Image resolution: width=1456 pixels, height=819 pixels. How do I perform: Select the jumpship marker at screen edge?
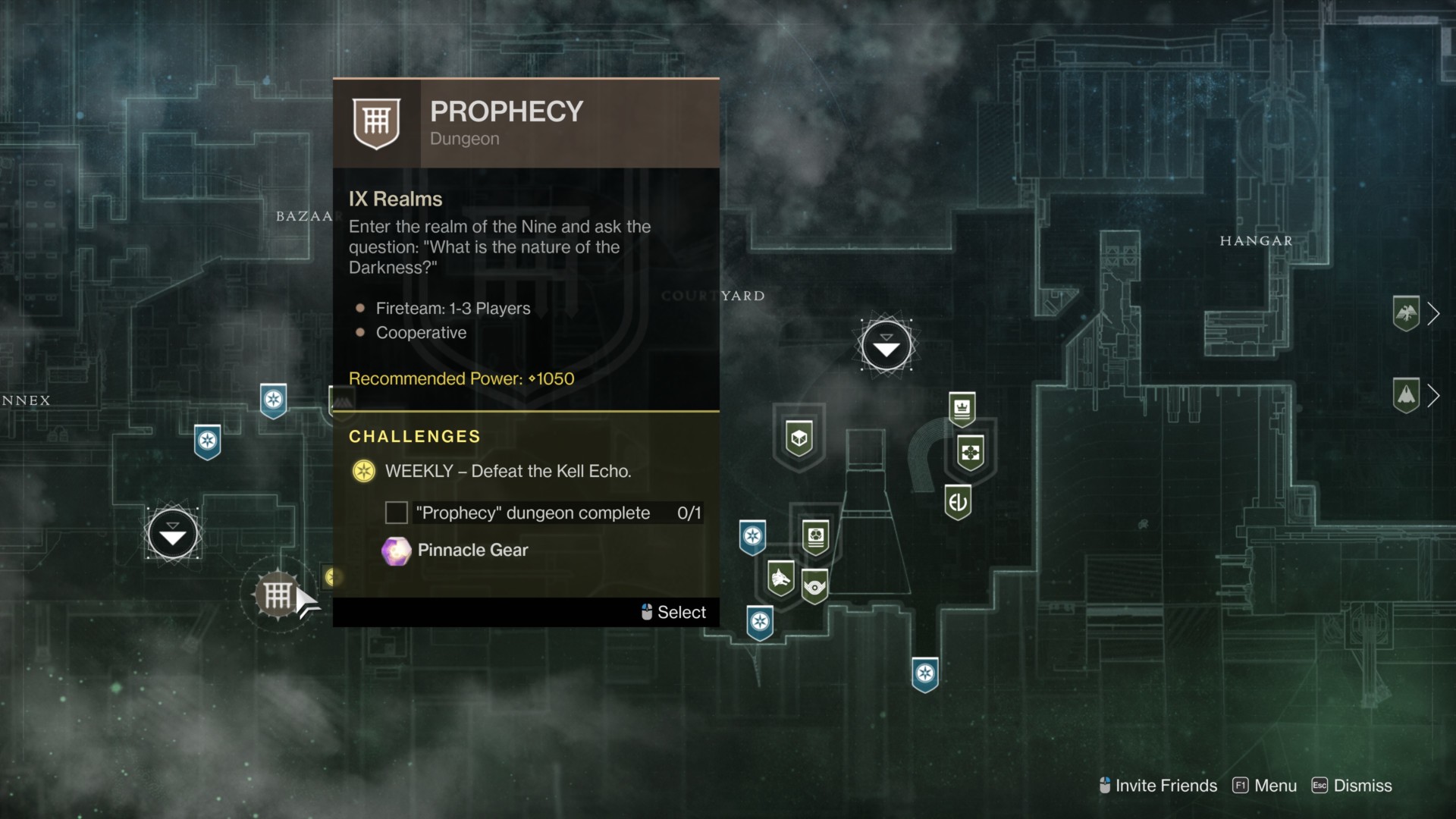[x=1407, y=395]
